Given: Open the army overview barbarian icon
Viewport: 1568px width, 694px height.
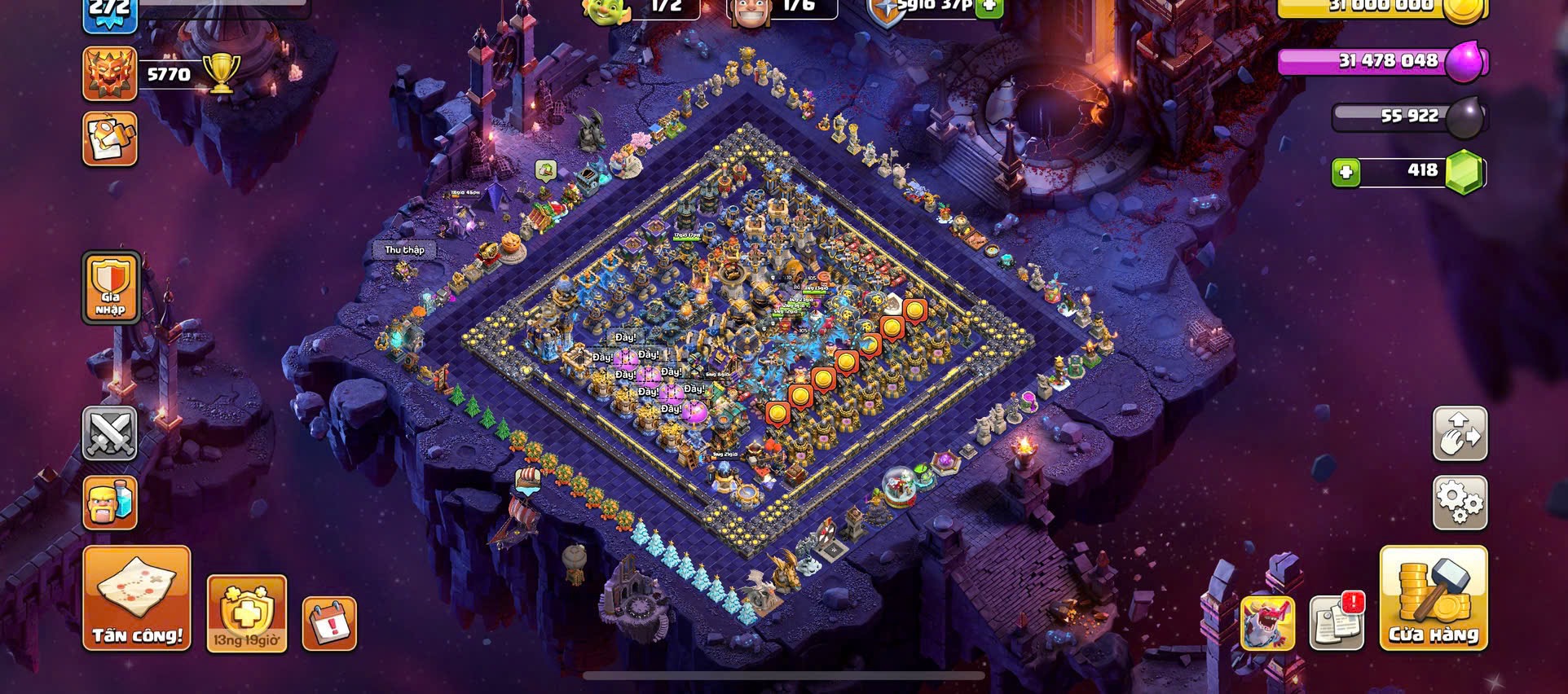Looking at the screenshot, I should pos(110,502).
